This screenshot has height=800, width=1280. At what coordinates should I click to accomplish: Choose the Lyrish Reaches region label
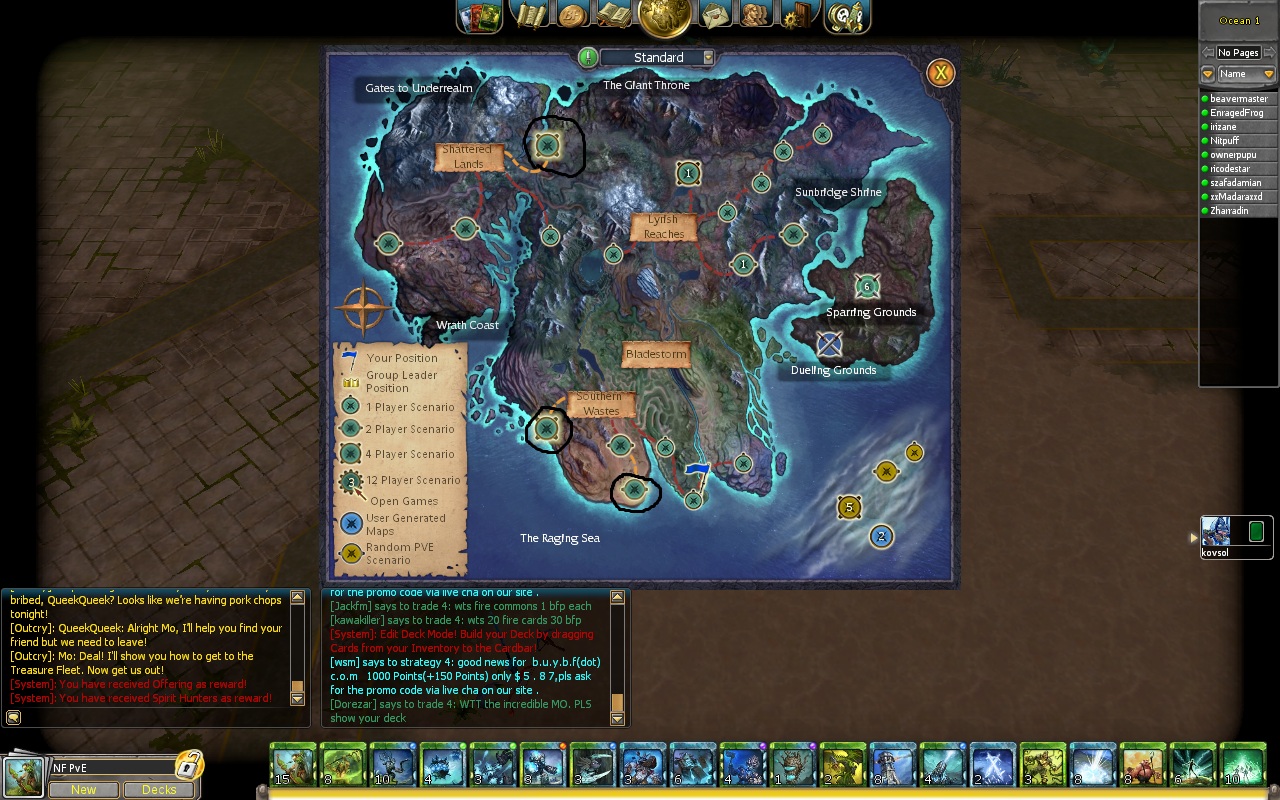pyautogui.click(x=663, y=227)
